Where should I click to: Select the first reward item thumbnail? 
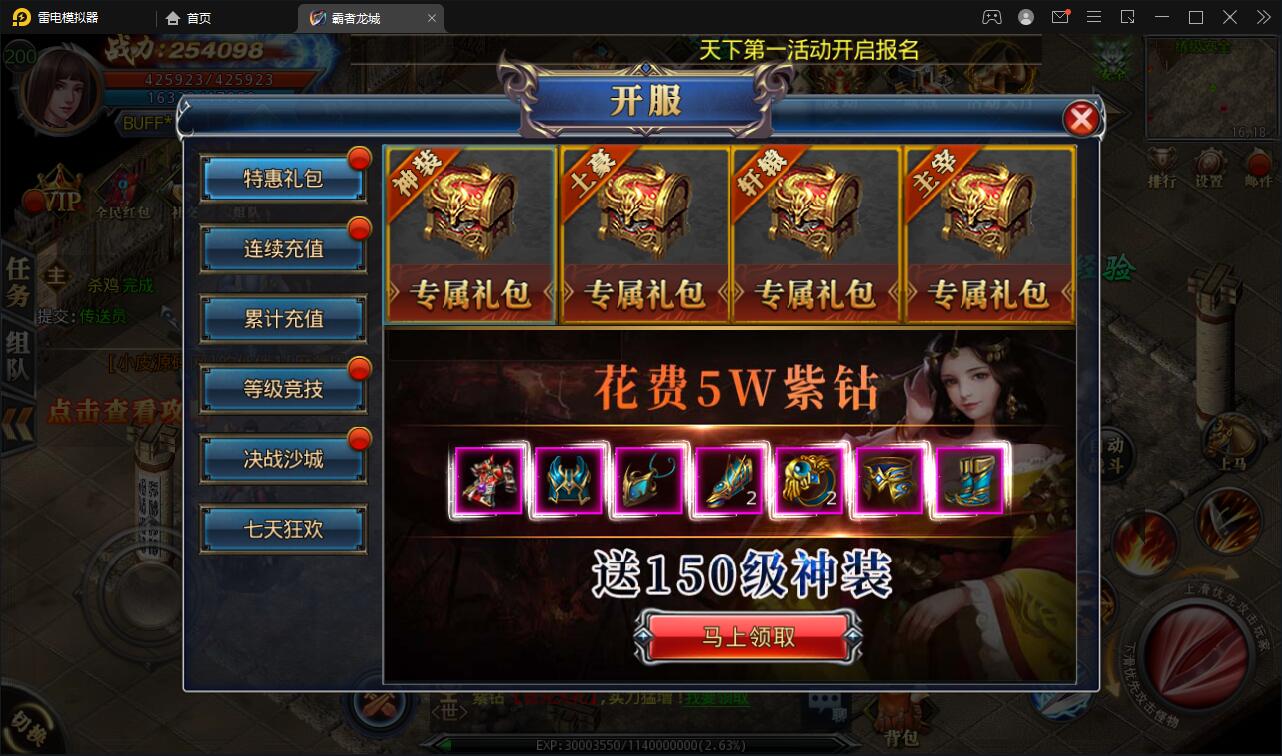click(488, 480)
